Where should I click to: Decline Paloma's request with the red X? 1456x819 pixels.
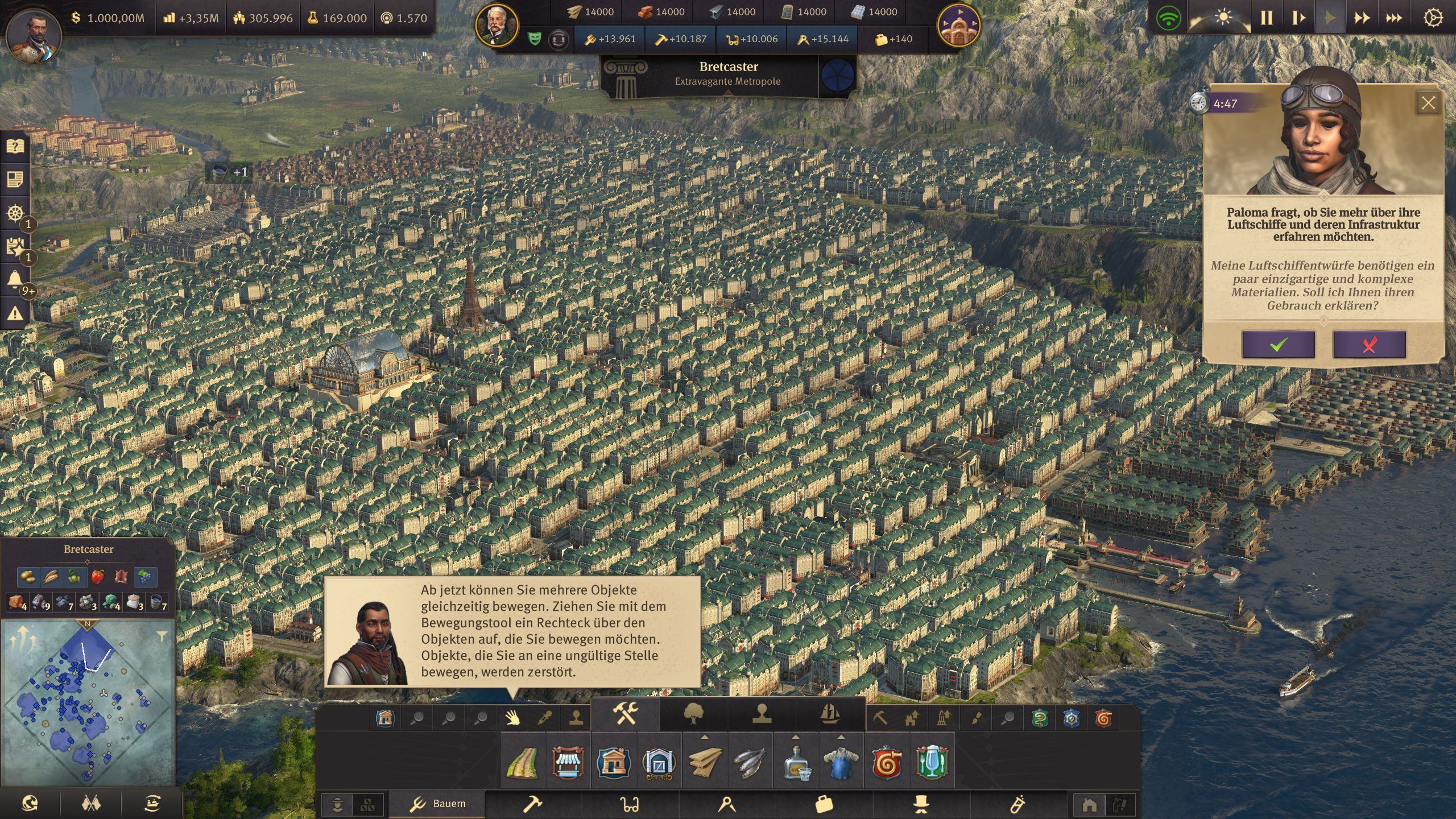click(x=1369, y=344)
